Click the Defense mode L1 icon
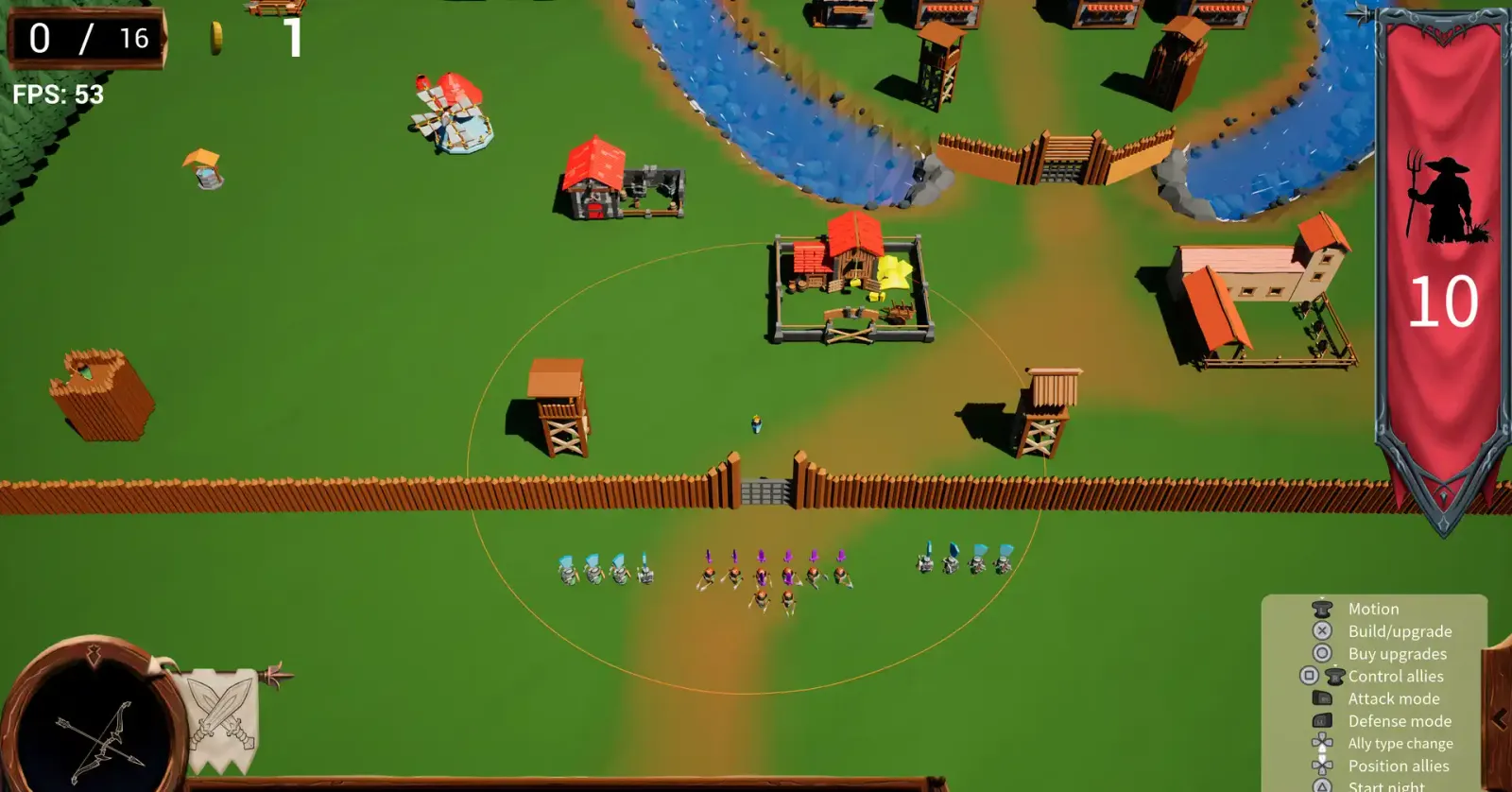Screen dimensions: 1512x792 (x=1320, y=720)
